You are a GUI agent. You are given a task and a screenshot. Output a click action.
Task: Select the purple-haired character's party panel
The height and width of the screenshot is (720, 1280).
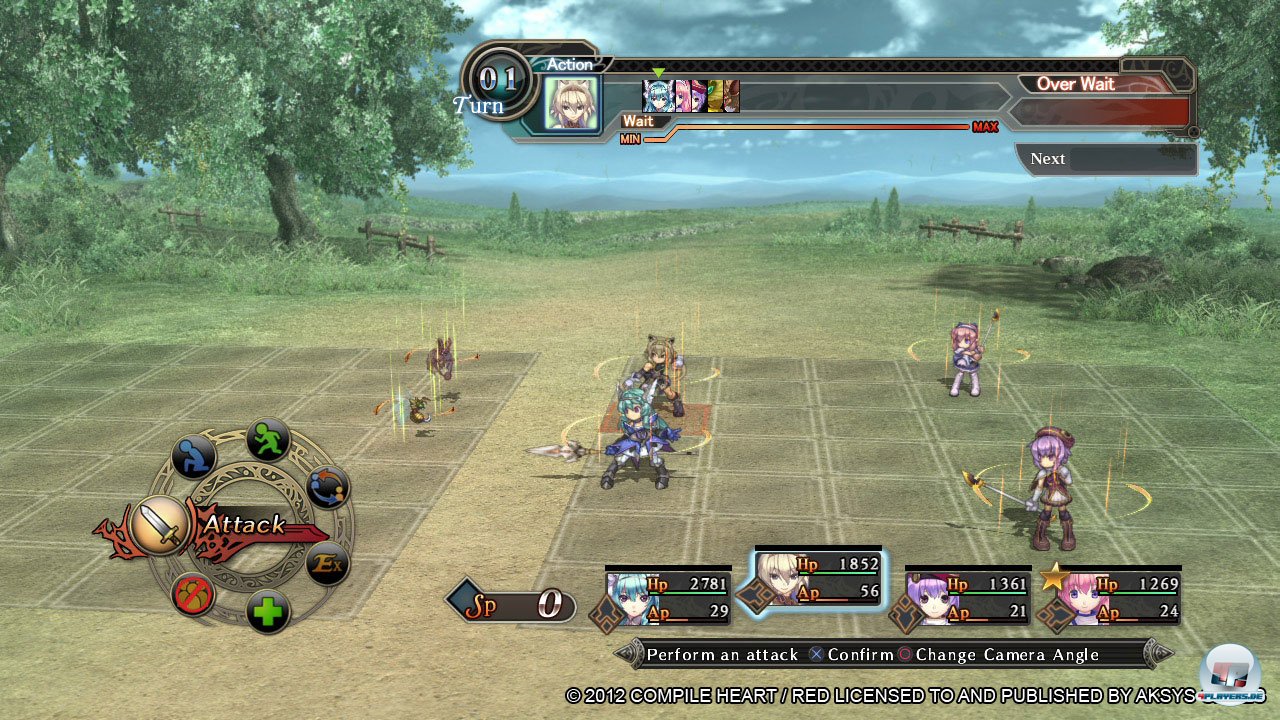click(967, 597)
